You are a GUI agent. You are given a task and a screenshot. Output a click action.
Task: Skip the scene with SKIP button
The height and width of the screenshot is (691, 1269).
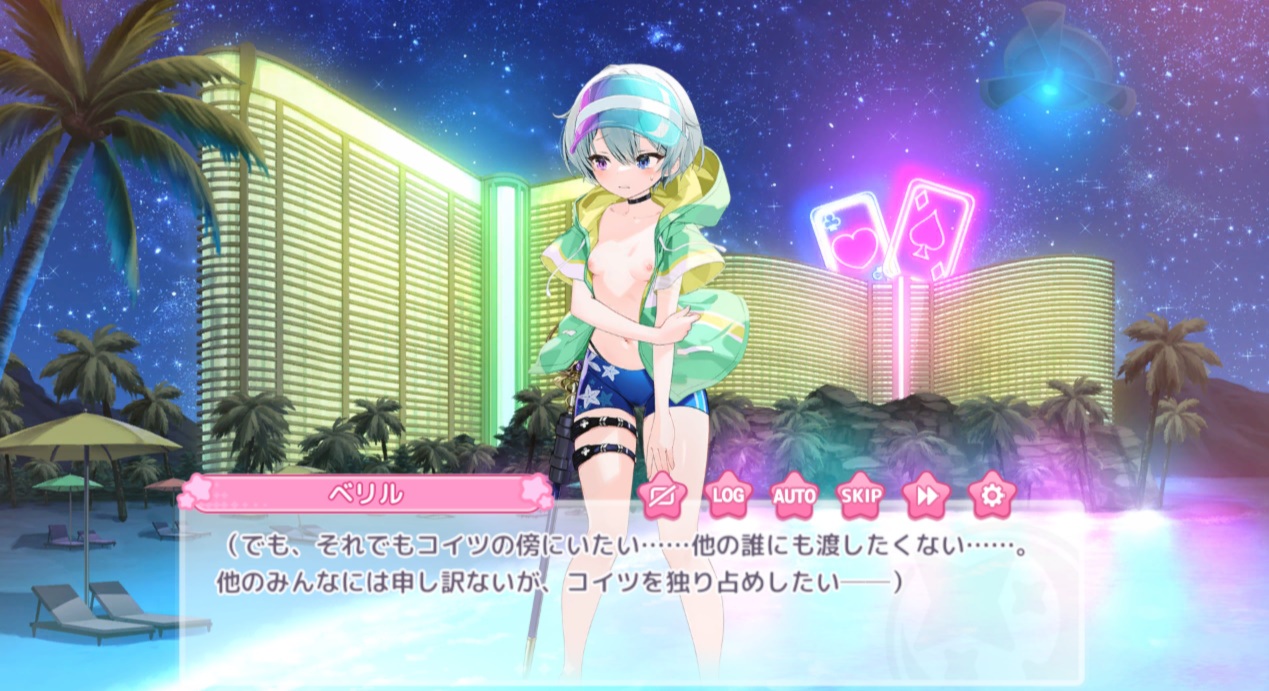click(x=860, y=495)
